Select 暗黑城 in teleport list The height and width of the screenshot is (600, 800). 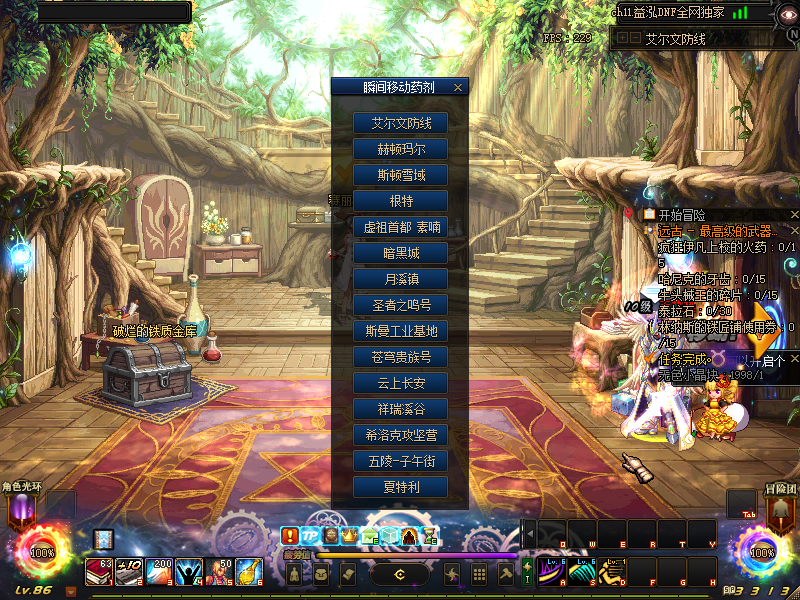(x=400, y=253)
